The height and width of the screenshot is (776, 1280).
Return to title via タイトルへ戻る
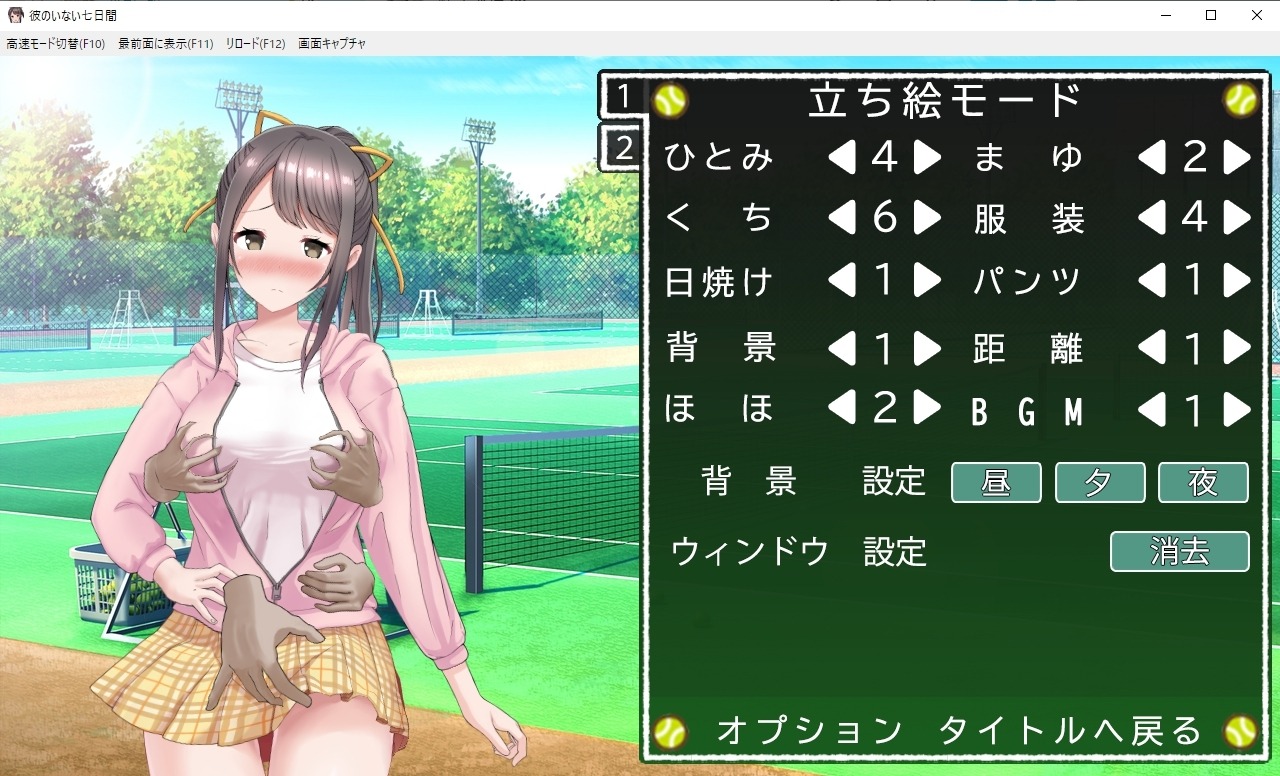click(x=1070, y=731)
